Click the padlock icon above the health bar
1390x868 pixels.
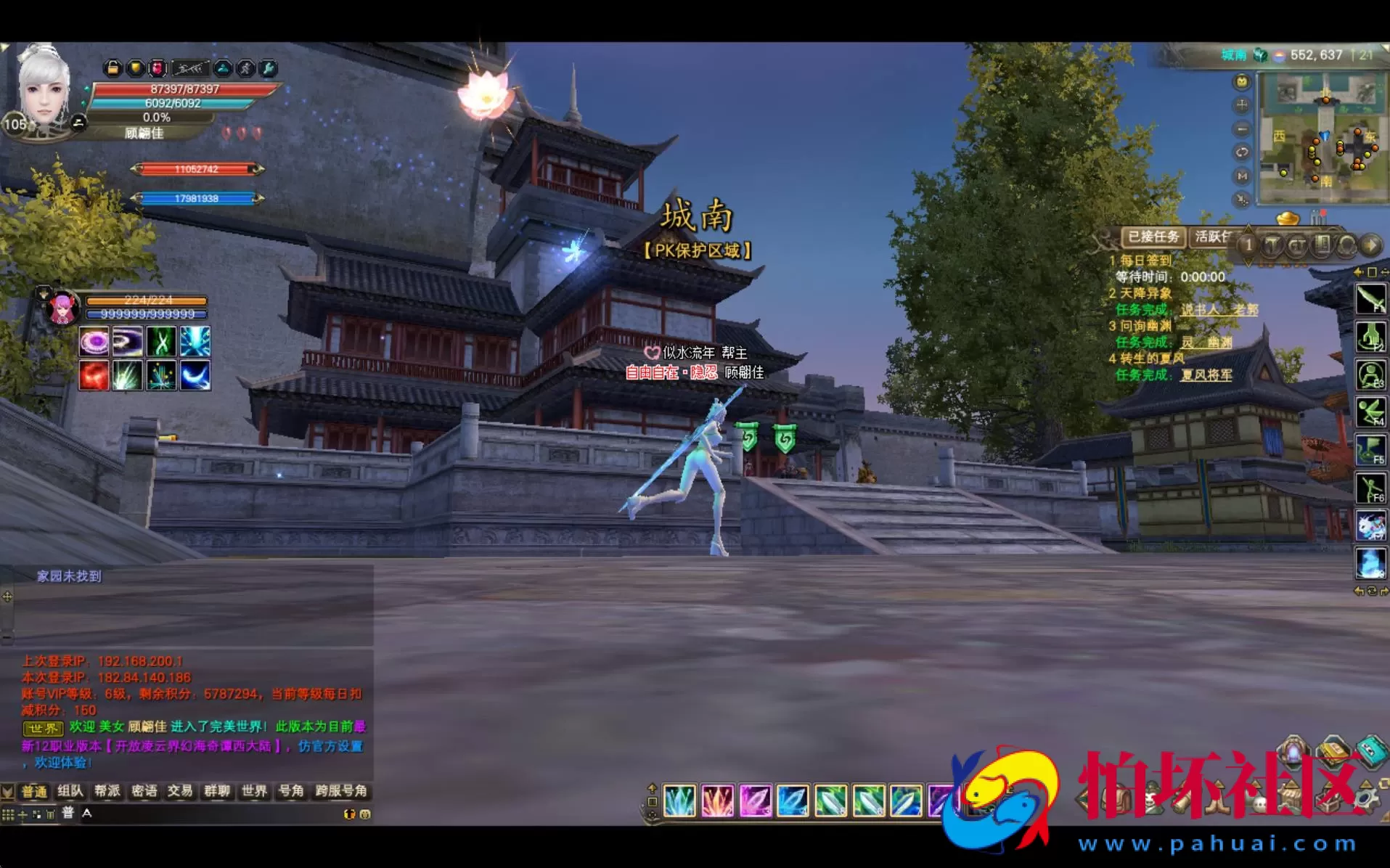click(113, 68)
